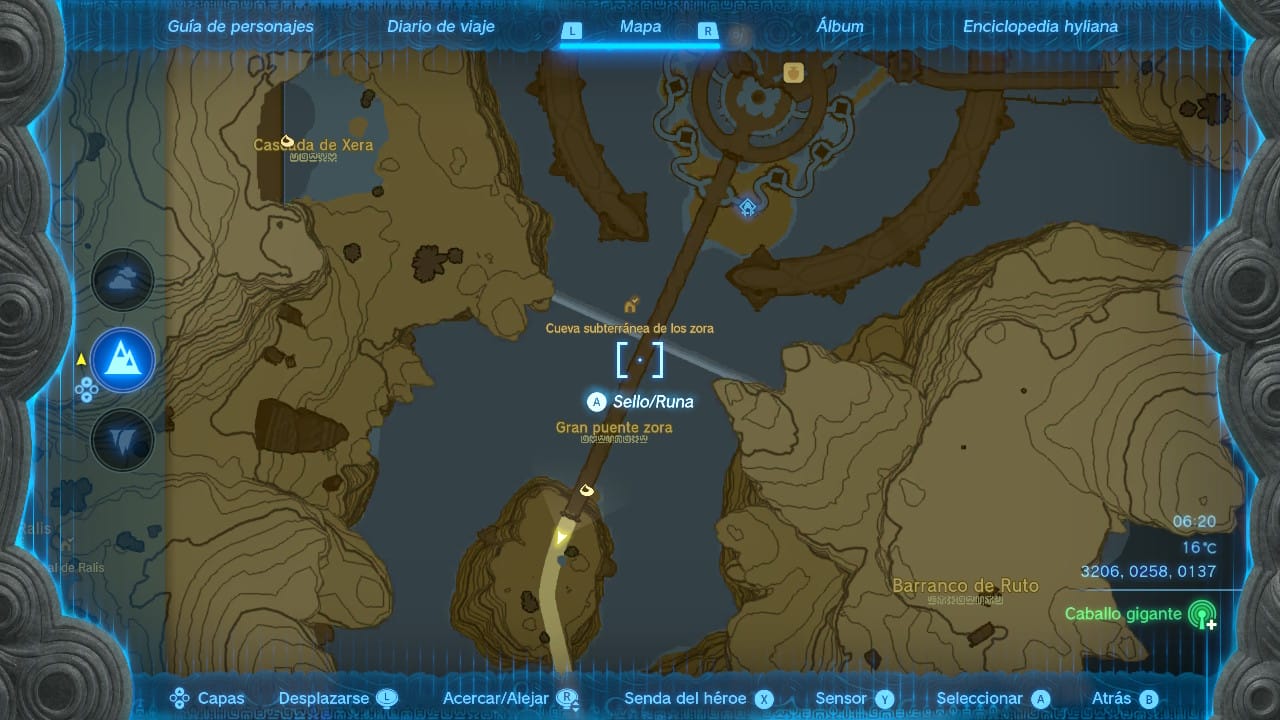Select the blue shrine marker on the map
Screen dimensions: 1280x720
(x=747, y=207)
